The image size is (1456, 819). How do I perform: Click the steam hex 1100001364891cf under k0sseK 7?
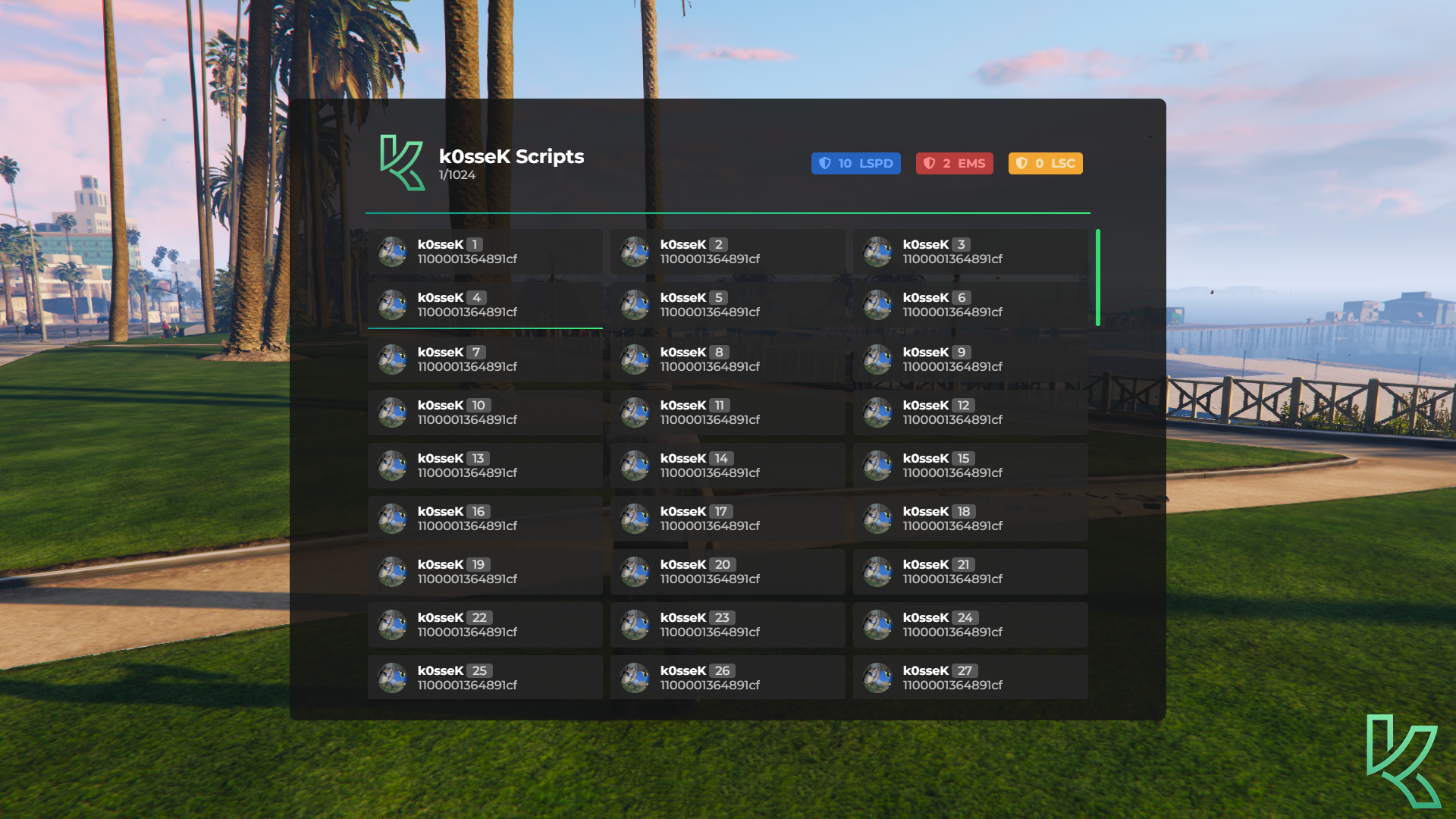click(468, 366)
